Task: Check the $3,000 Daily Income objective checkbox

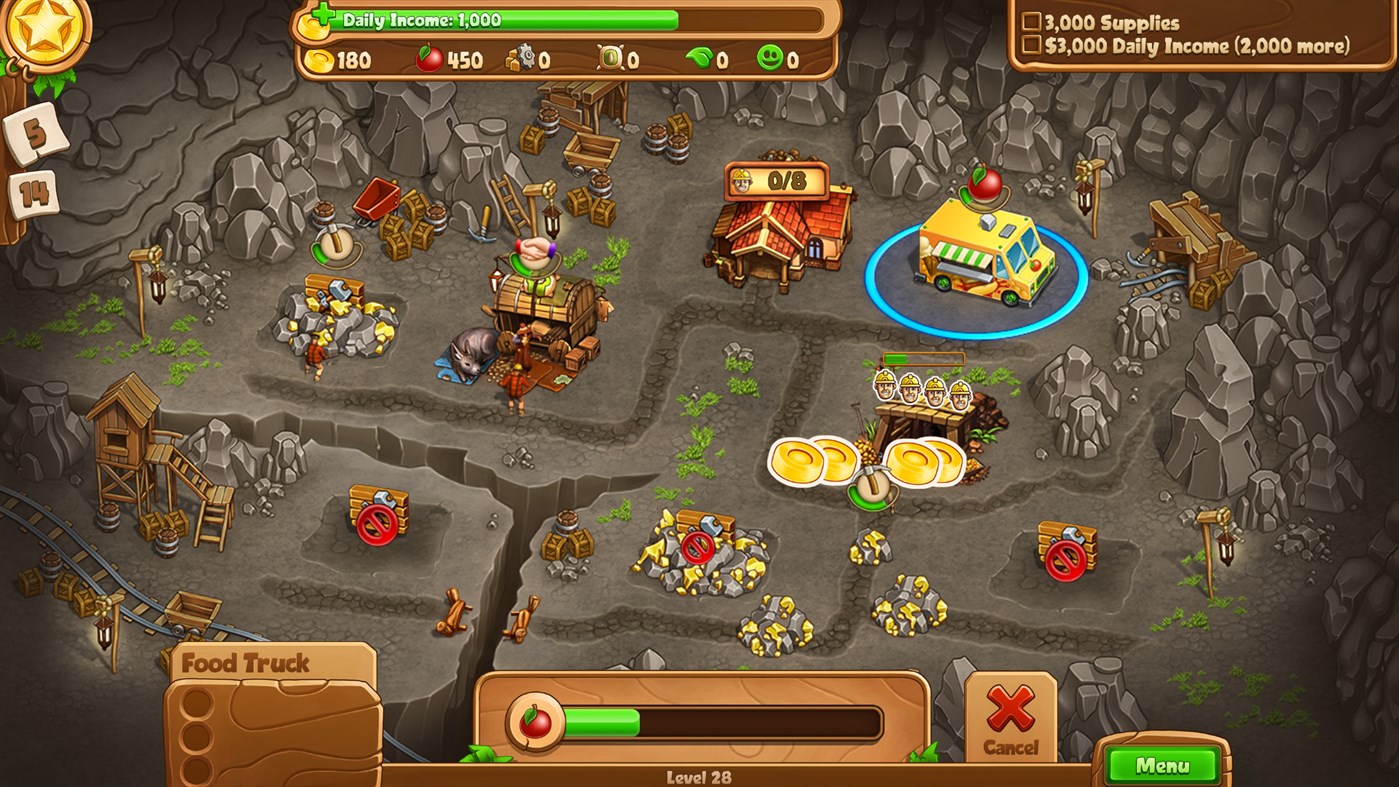Action: coord(1032,45)
